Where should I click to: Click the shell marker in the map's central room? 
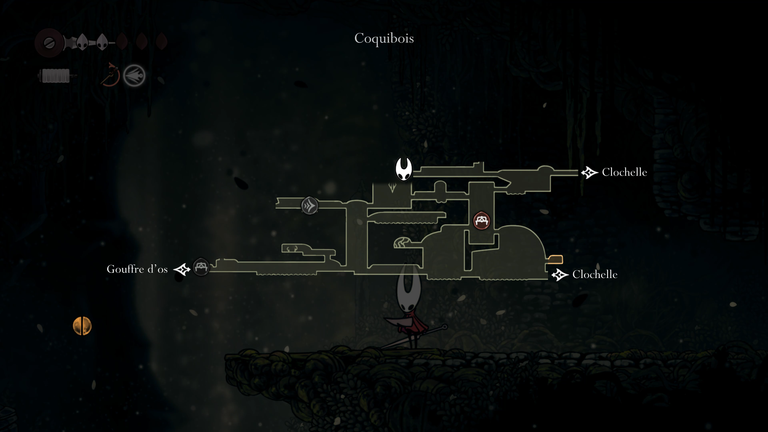tap(401, 242)
